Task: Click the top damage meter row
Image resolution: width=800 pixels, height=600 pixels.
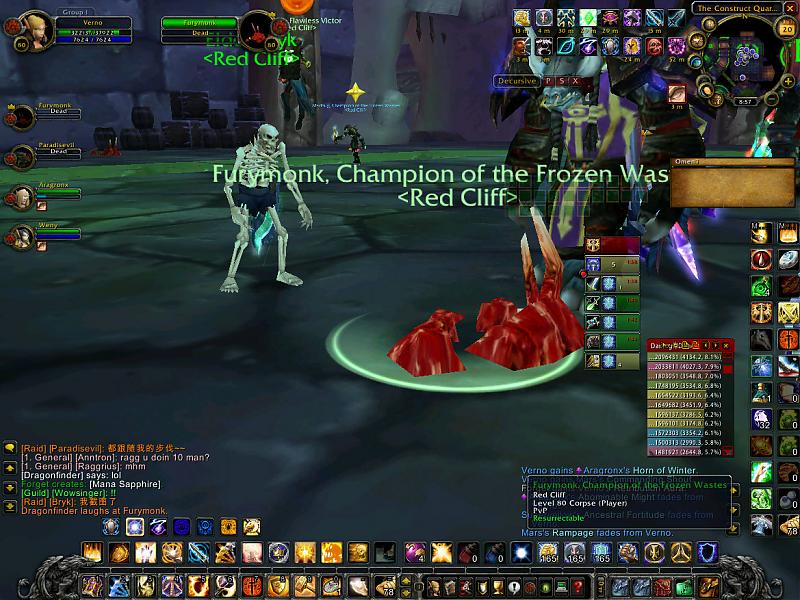Action: (692, 357)
